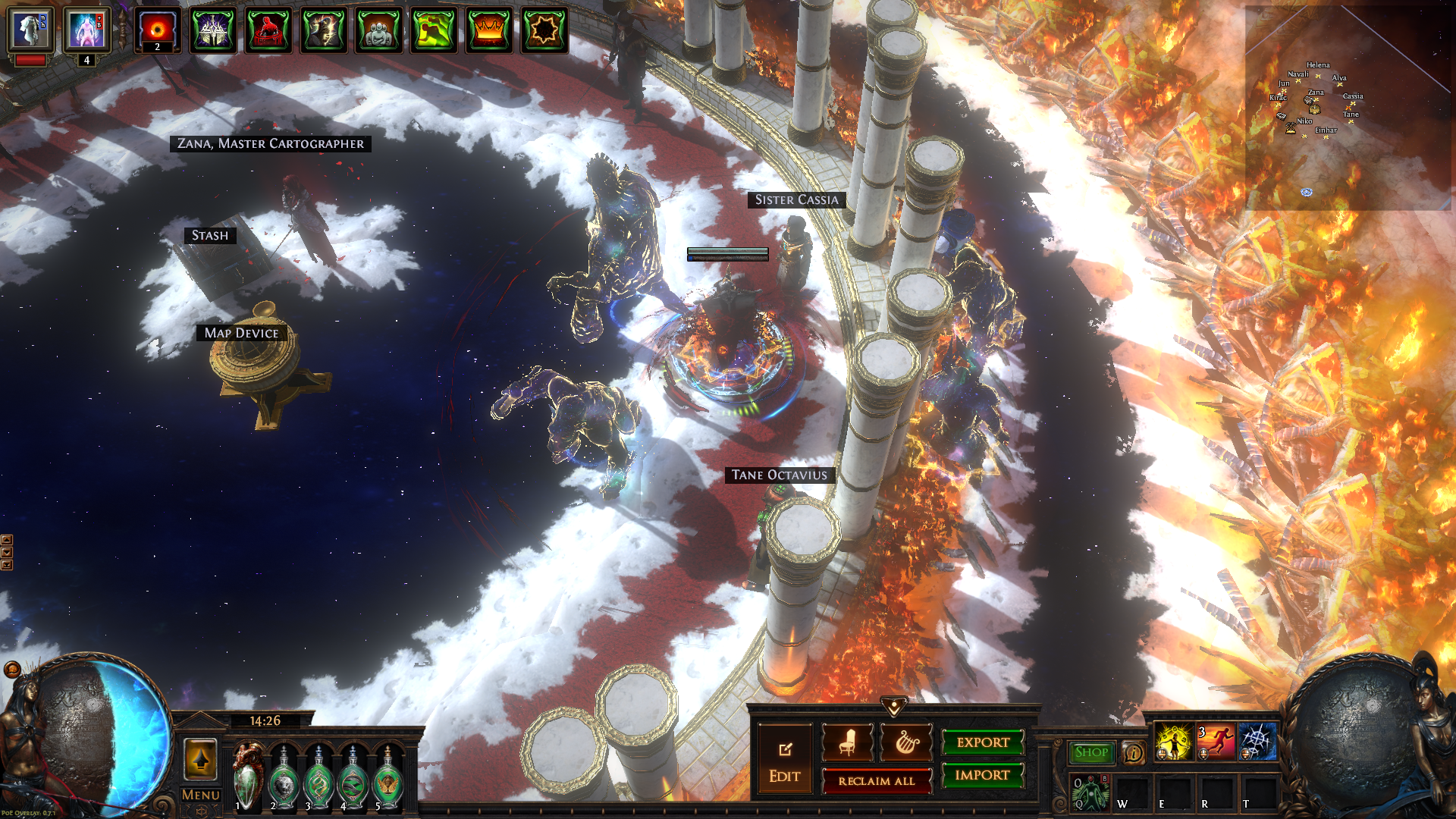1456x819 pixels.
Task: Click the golden crown buff icon
Action: (489, 30)
